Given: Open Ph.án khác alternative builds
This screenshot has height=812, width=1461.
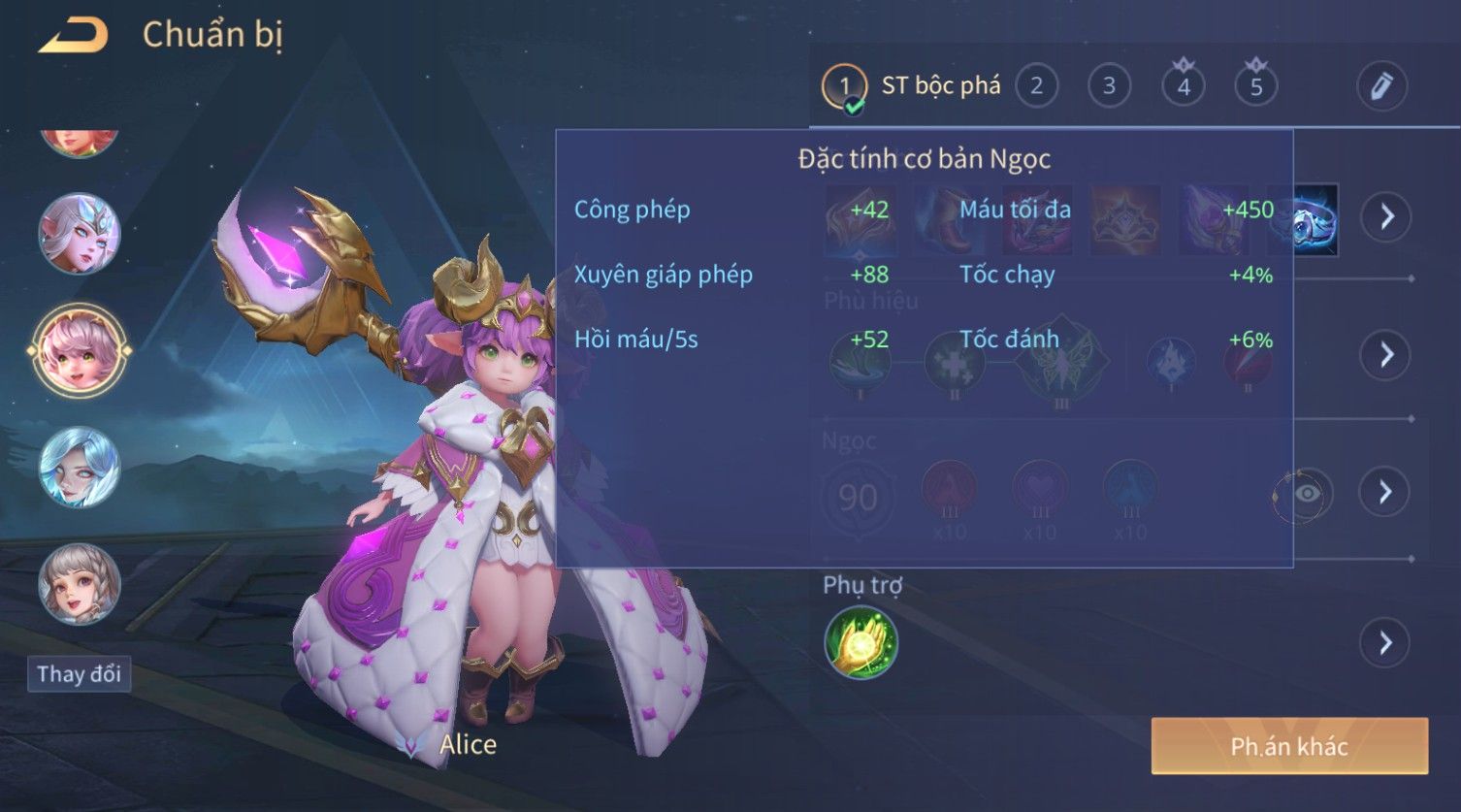Looking at the screenshot, I should (1288, 746).
